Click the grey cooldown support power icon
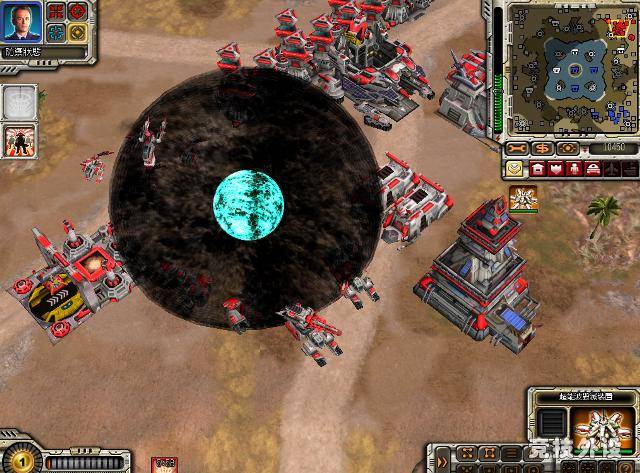 pos(20,101)
